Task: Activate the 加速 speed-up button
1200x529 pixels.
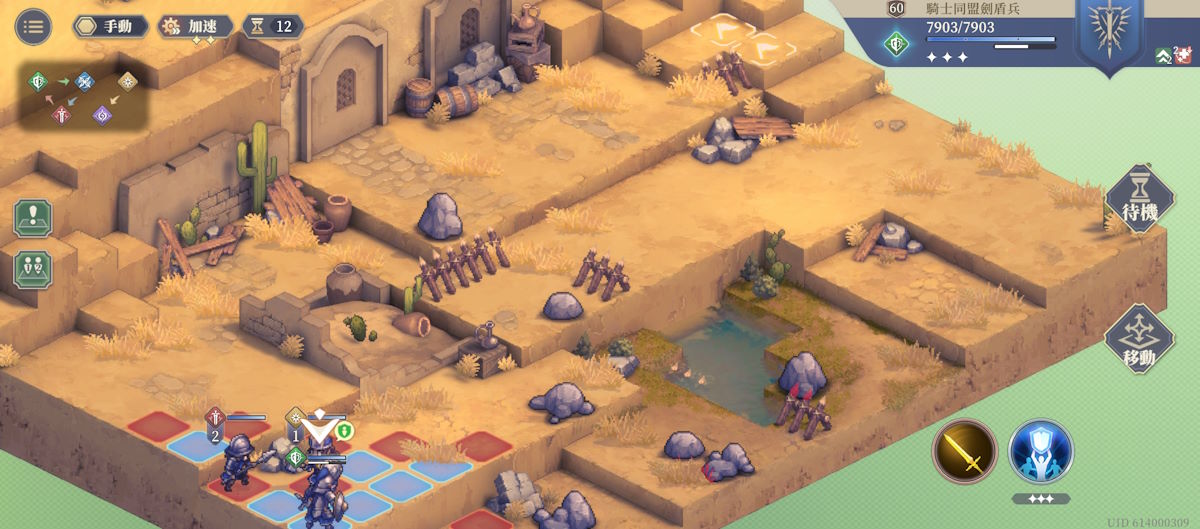Action: (197, 26)
